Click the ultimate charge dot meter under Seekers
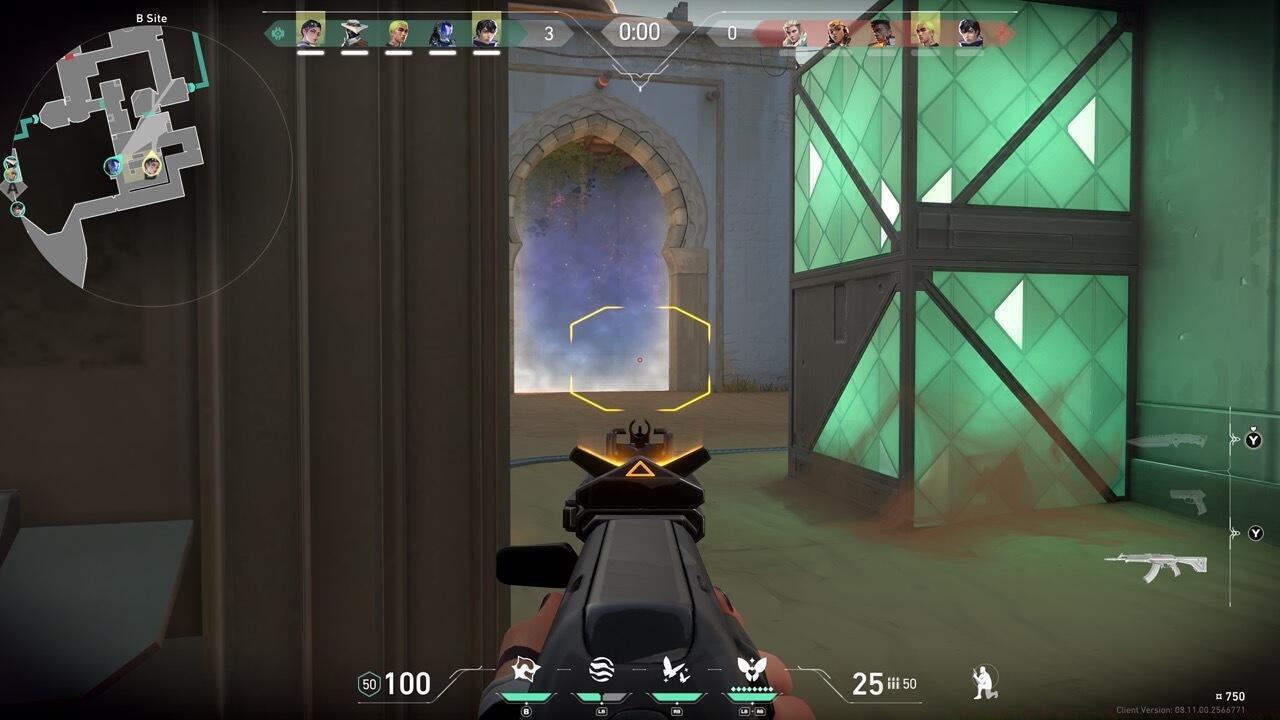Image resolution: width=1280 pixels, height=720 pixels. click(750, 688)
